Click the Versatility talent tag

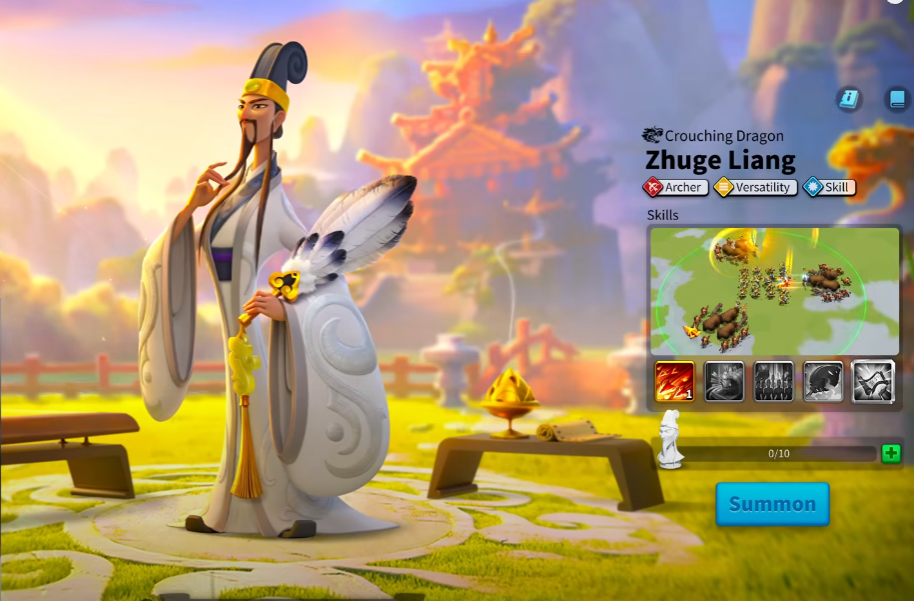click(x=755, y=187)
